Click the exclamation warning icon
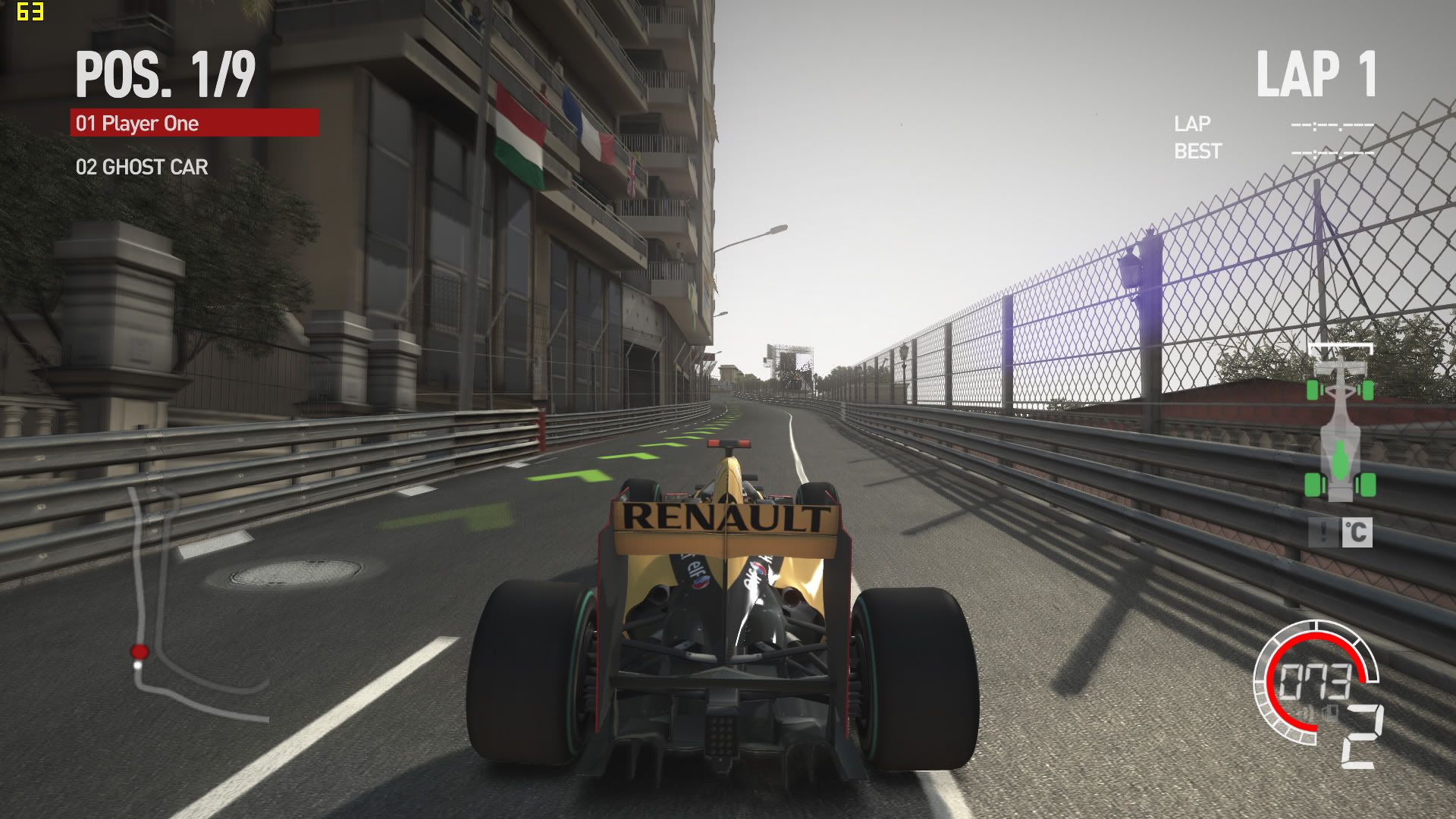 1323,532
